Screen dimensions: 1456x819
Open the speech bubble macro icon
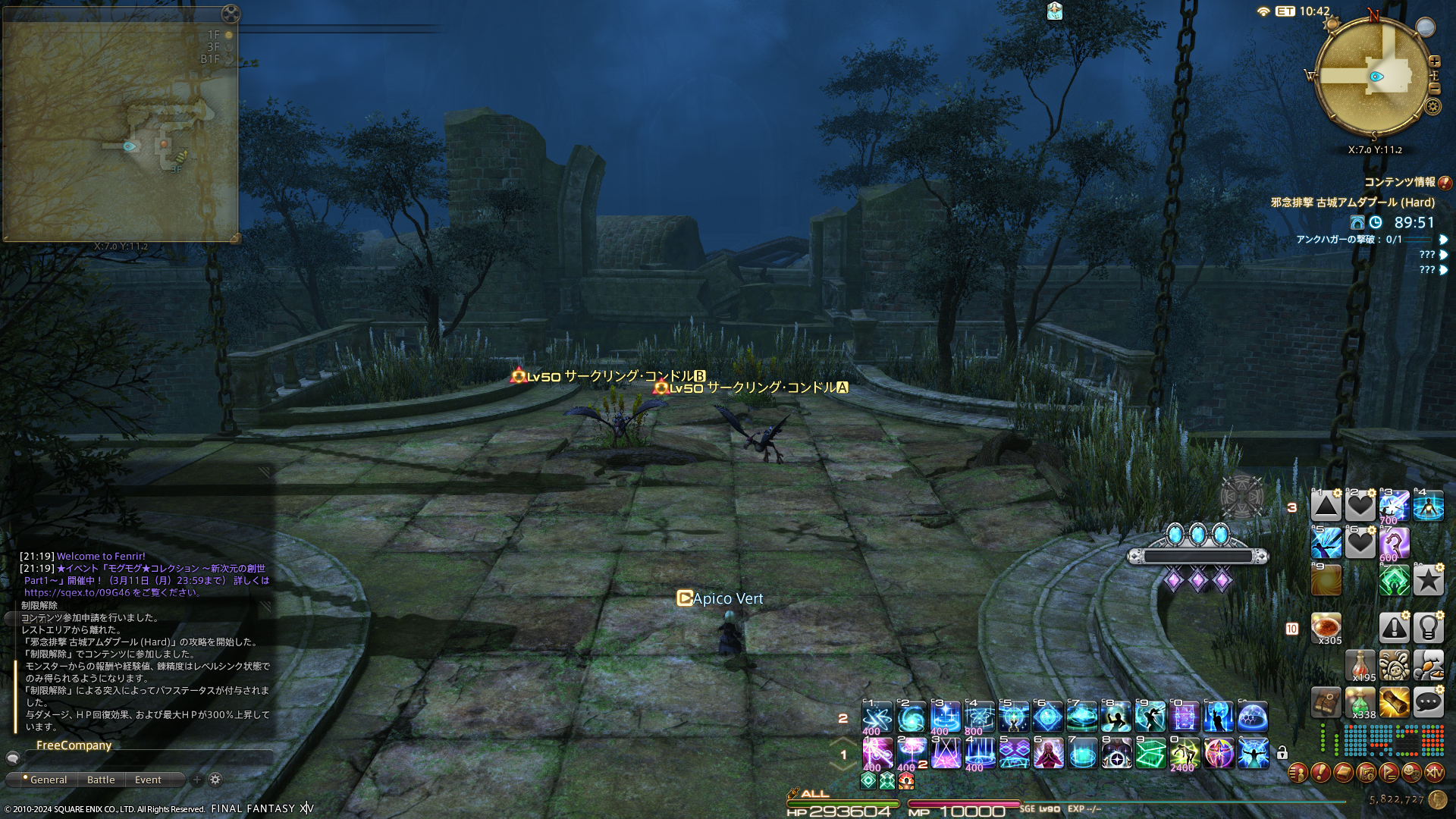click(x=1428, y=702)
